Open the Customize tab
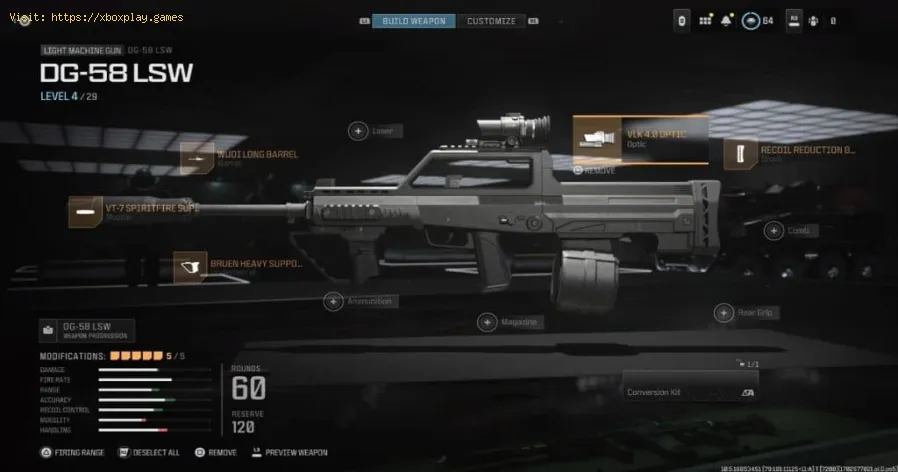 (491, 21)
